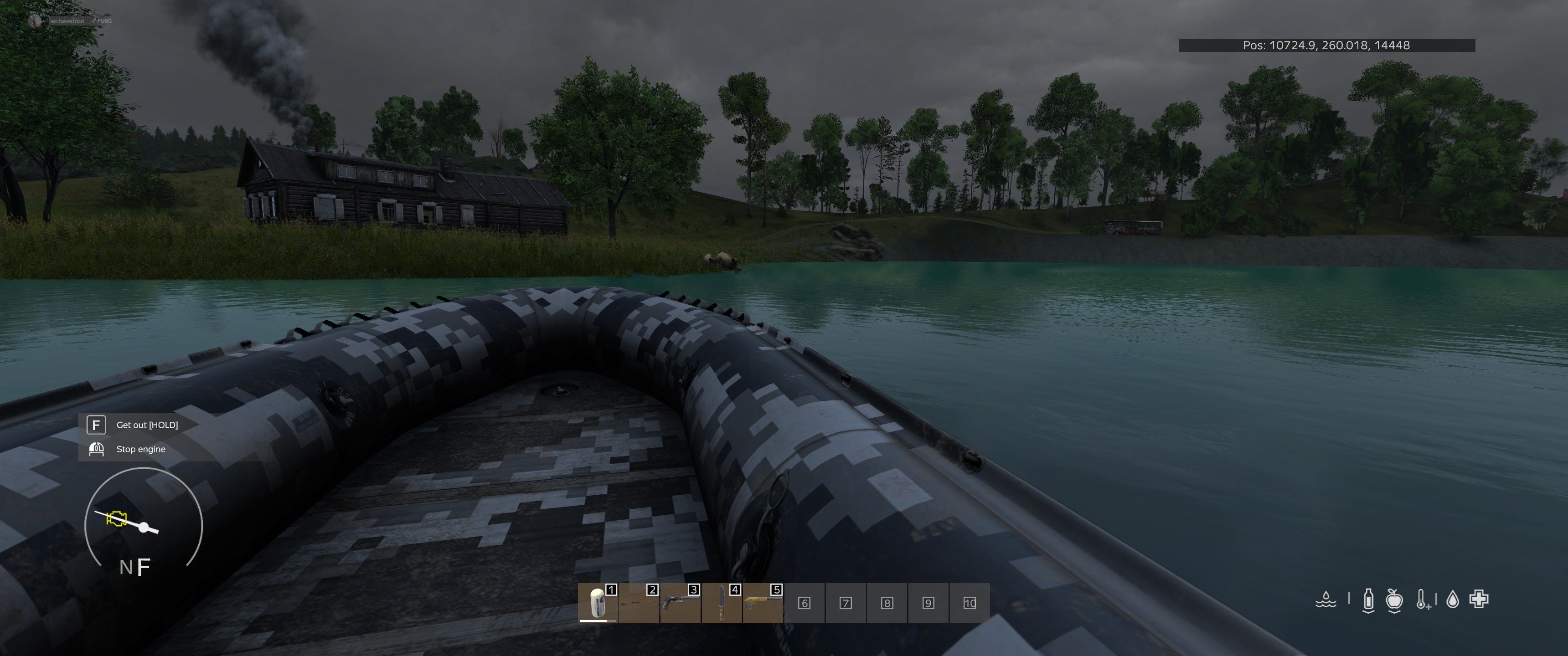
Task: Select the white canister in hotbar slot 1
Action: 598,602
